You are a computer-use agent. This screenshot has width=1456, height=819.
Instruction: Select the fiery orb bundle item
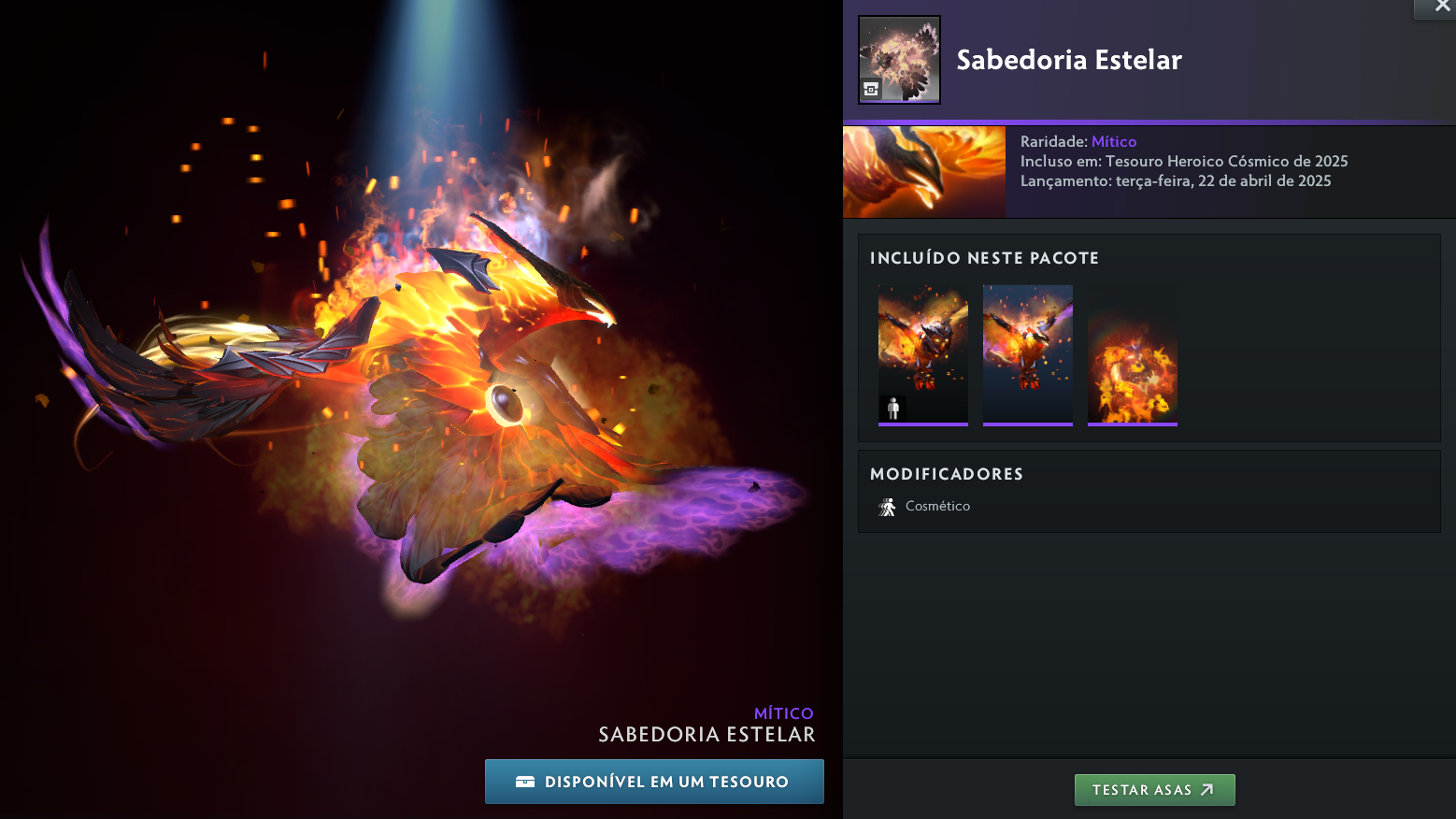1133,354
